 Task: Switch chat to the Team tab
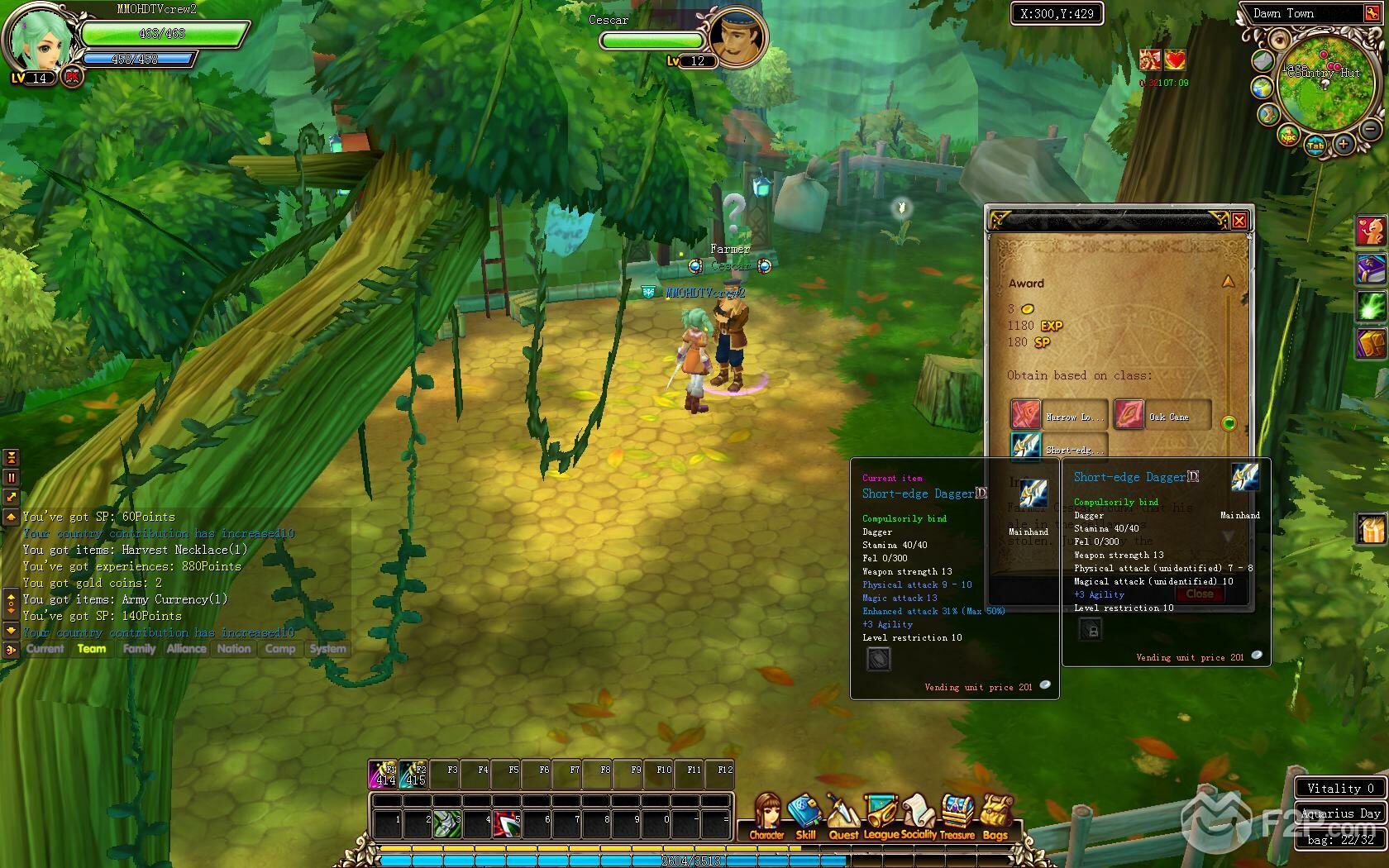tap(92, 649)
